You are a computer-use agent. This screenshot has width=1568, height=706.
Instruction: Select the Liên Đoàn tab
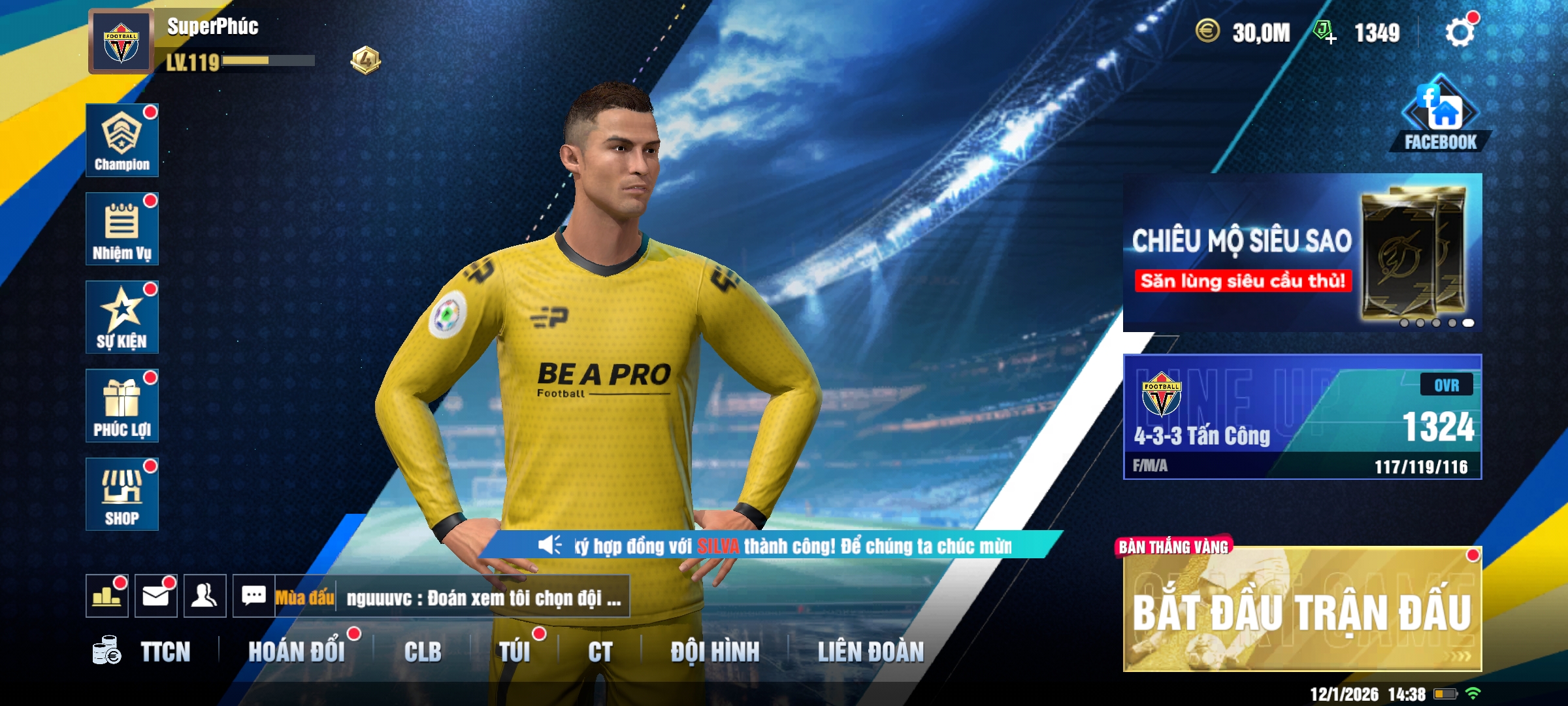pos(871,652)
